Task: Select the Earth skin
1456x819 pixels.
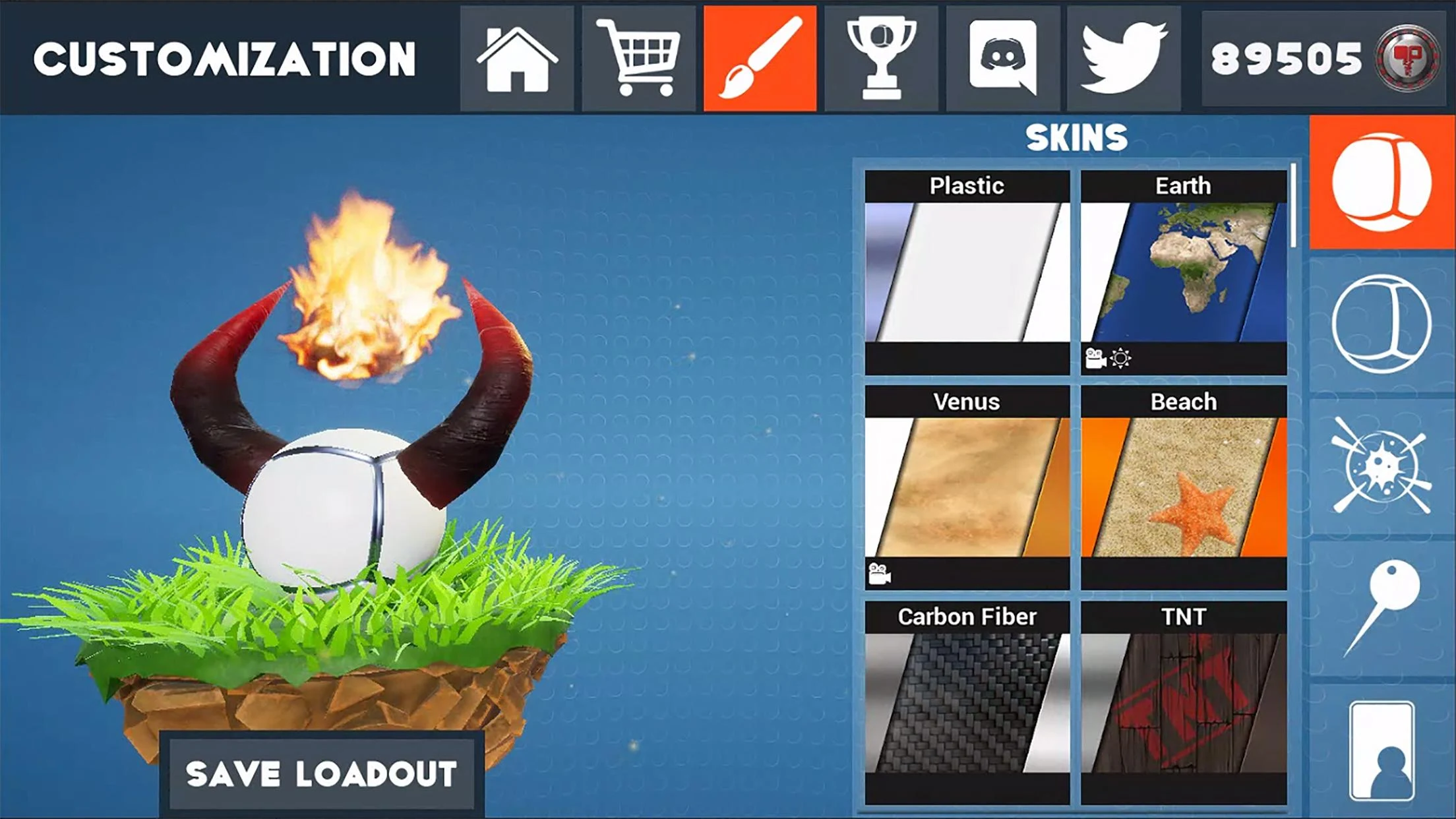Action: coord(1184,272)
